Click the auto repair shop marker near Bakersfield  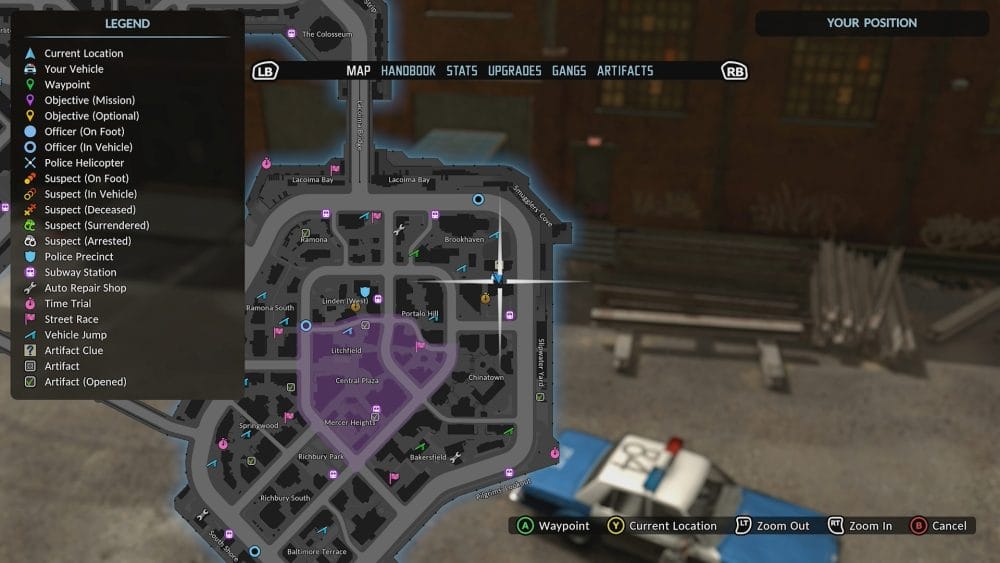point(456,458)
